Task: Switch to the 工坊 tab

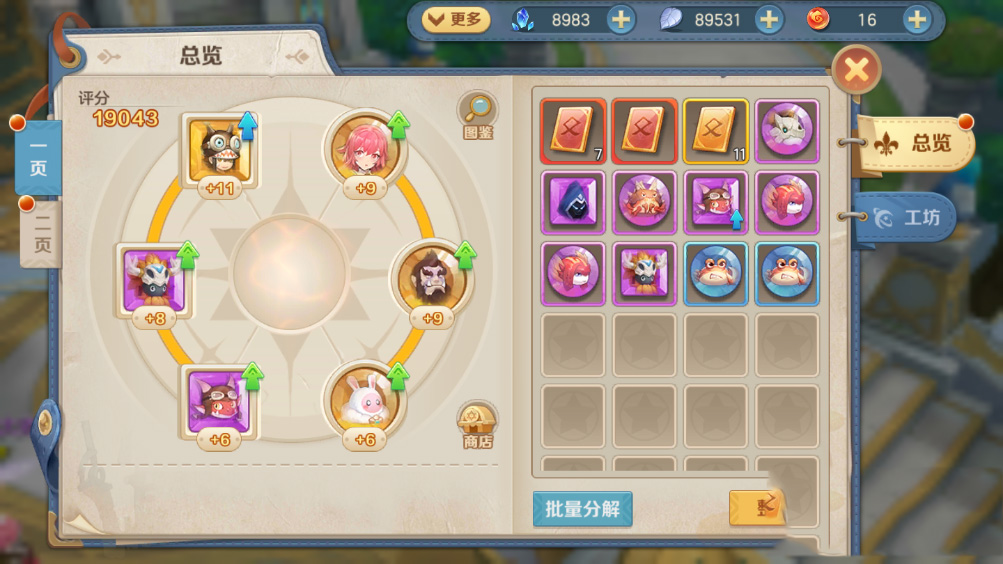Action: pos(906,217)
